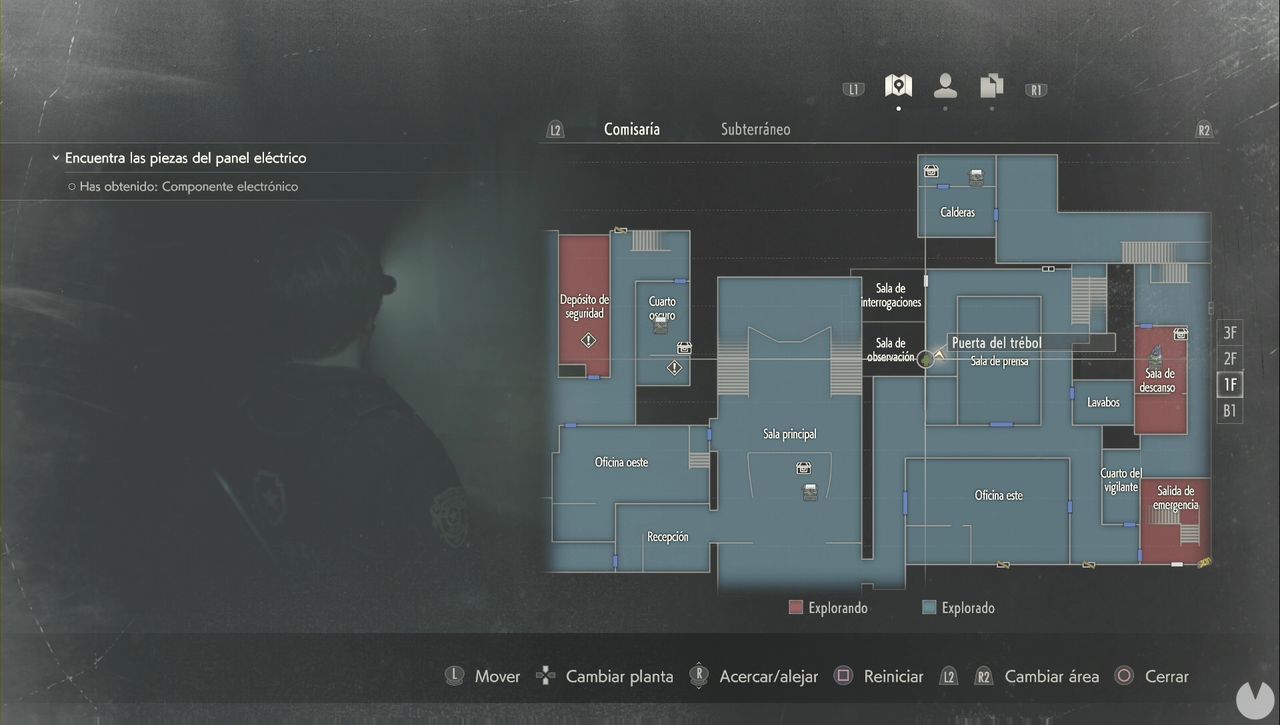Screen dimensions: 1280x725
Task: Click the item box icon in Sala de descanso
Action: 1181,333
